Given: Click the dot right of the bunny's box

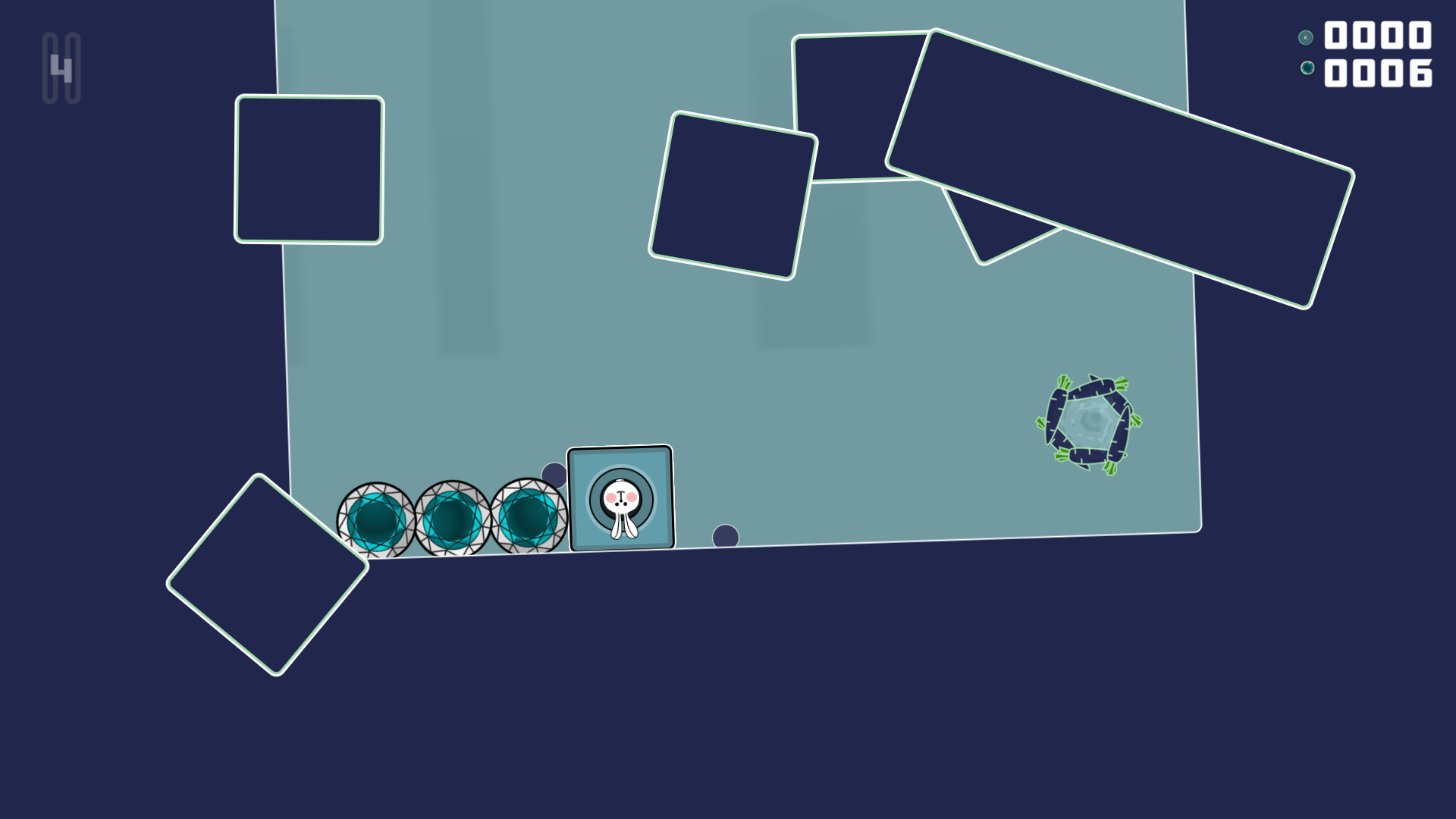Looking at the screenshot, I should pos(724,535).
